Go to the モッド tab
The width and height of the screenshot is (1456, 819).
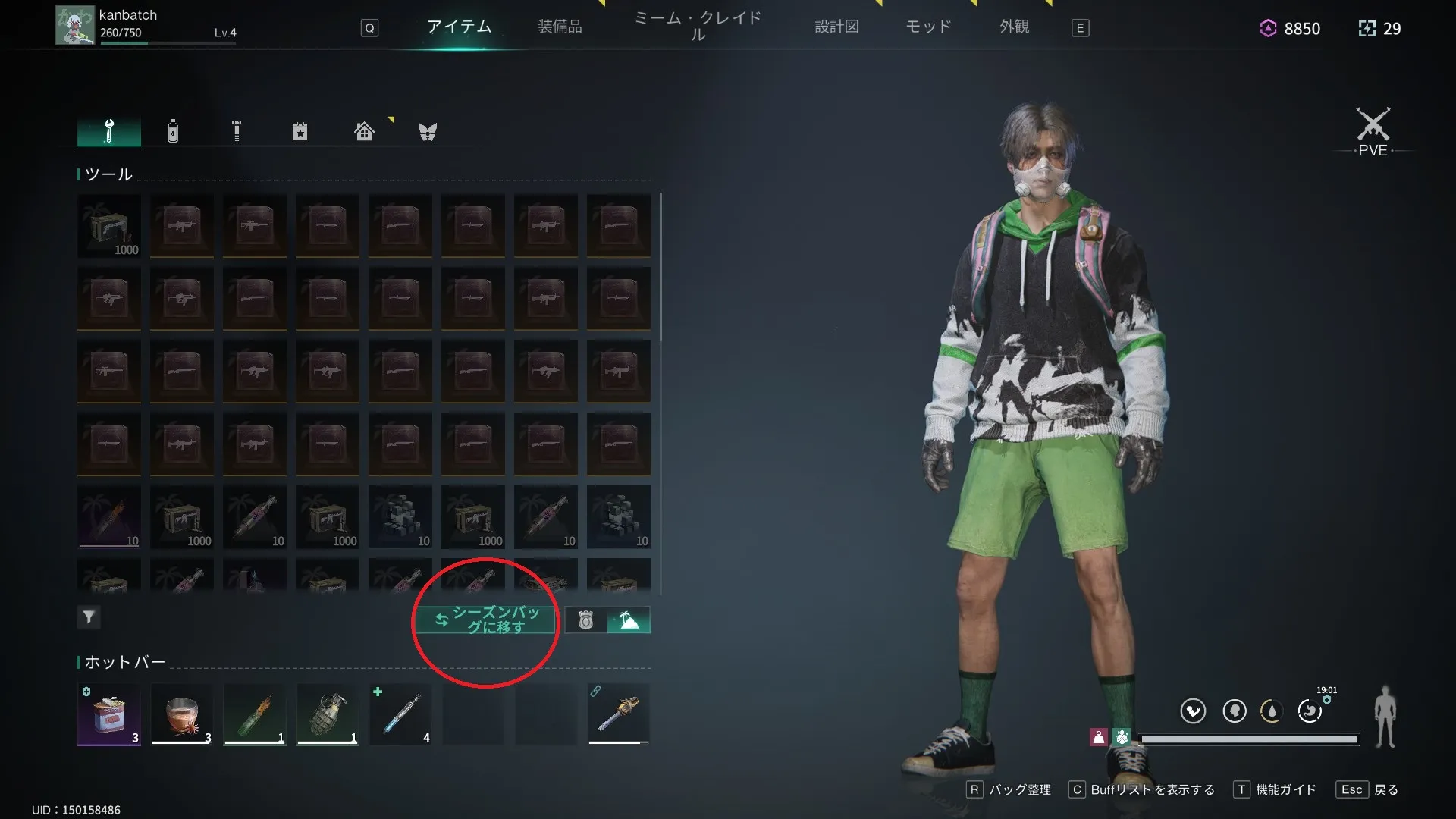pos(928,27)
